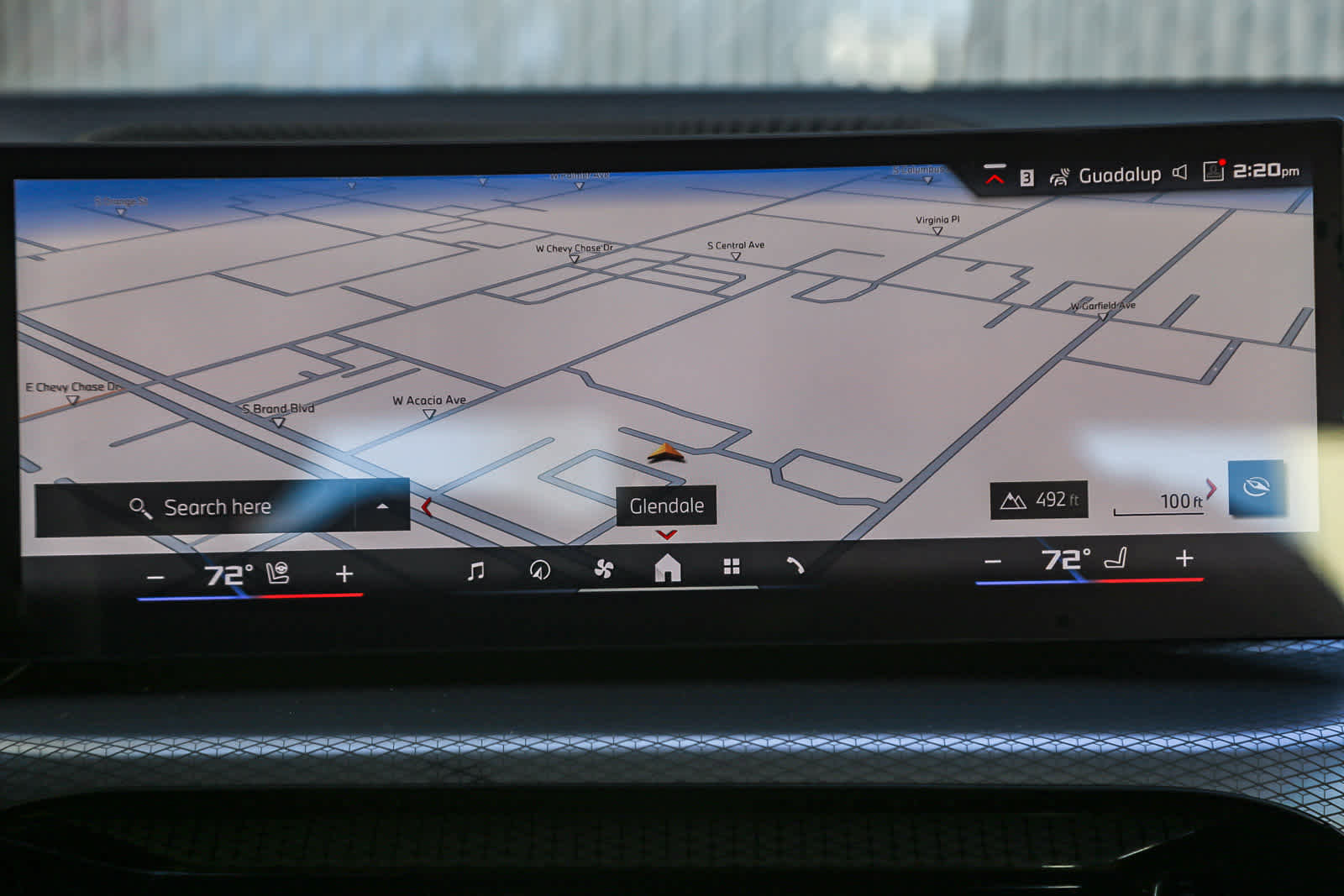Expand the Glendale location marker details
The image size is (1344, 896).
666,506
